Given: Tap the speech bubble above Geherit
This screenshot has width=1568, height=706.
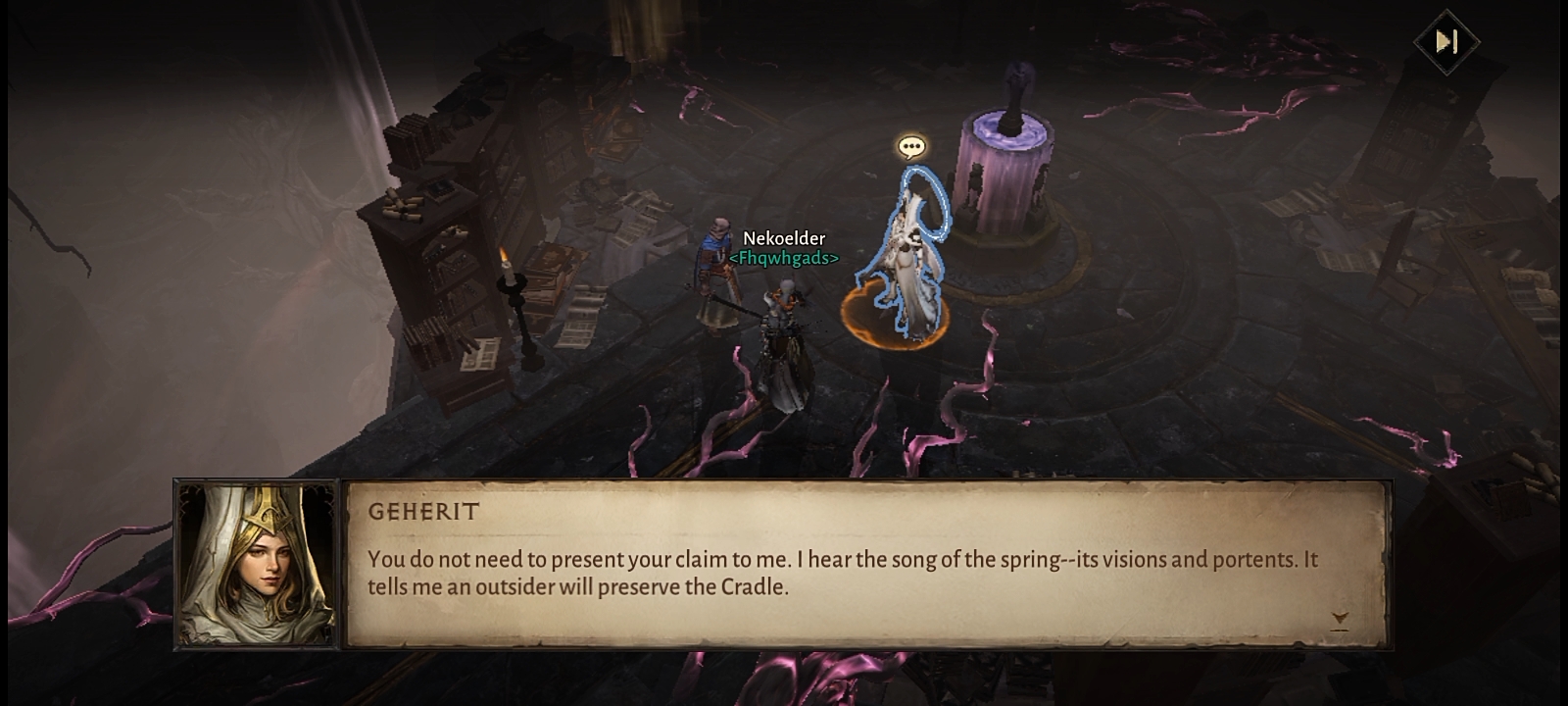Looking at the screenshot, I should click(911, 147).
